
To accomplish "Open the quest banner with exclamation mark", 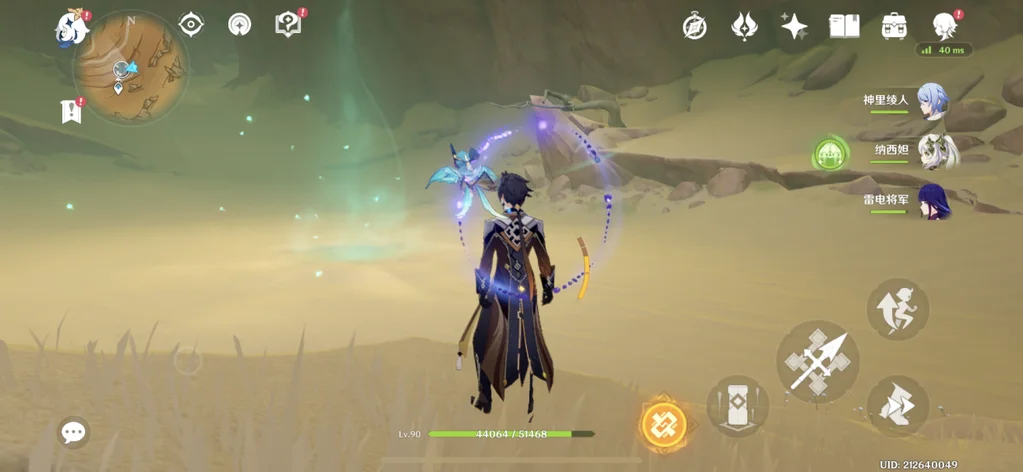I will coord(71,111).
